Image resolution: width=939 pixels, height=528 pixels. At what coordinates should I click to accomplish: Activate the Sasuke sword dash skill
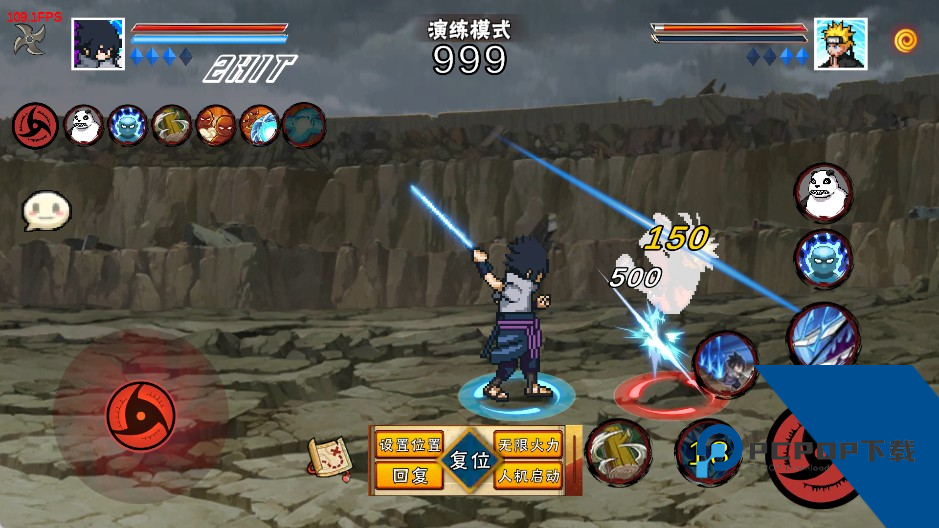click(725, 364)
